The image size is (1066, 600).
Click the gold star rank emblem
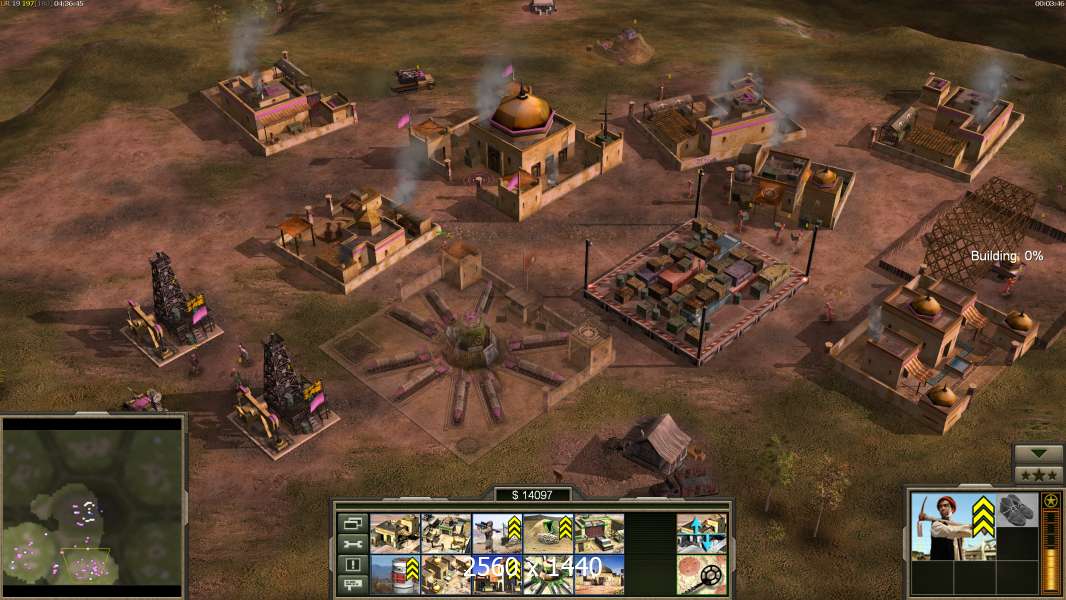(1050, 500)
